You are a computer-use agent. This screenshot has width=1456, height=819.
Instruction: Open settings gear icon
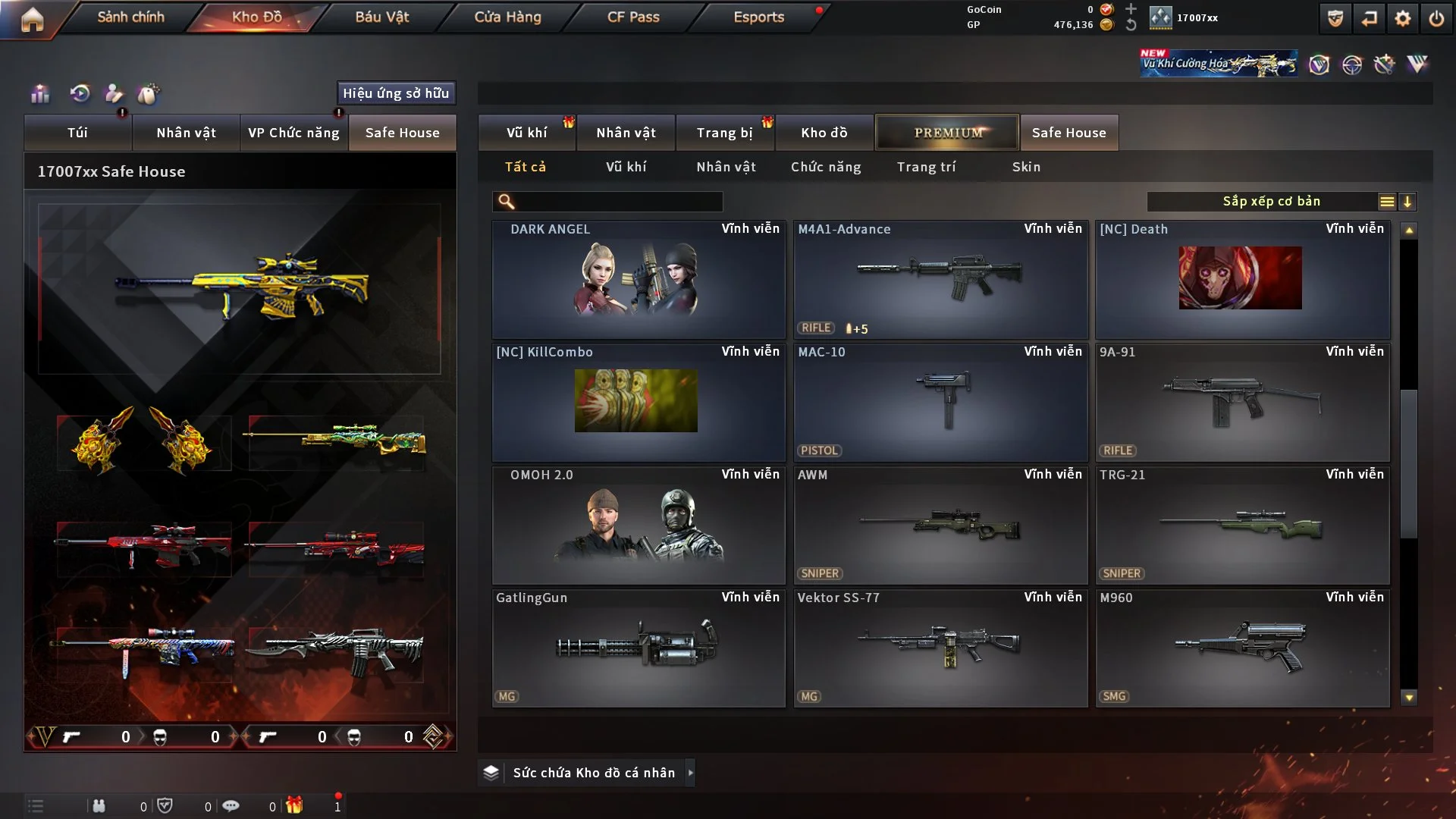[1403, 18]
